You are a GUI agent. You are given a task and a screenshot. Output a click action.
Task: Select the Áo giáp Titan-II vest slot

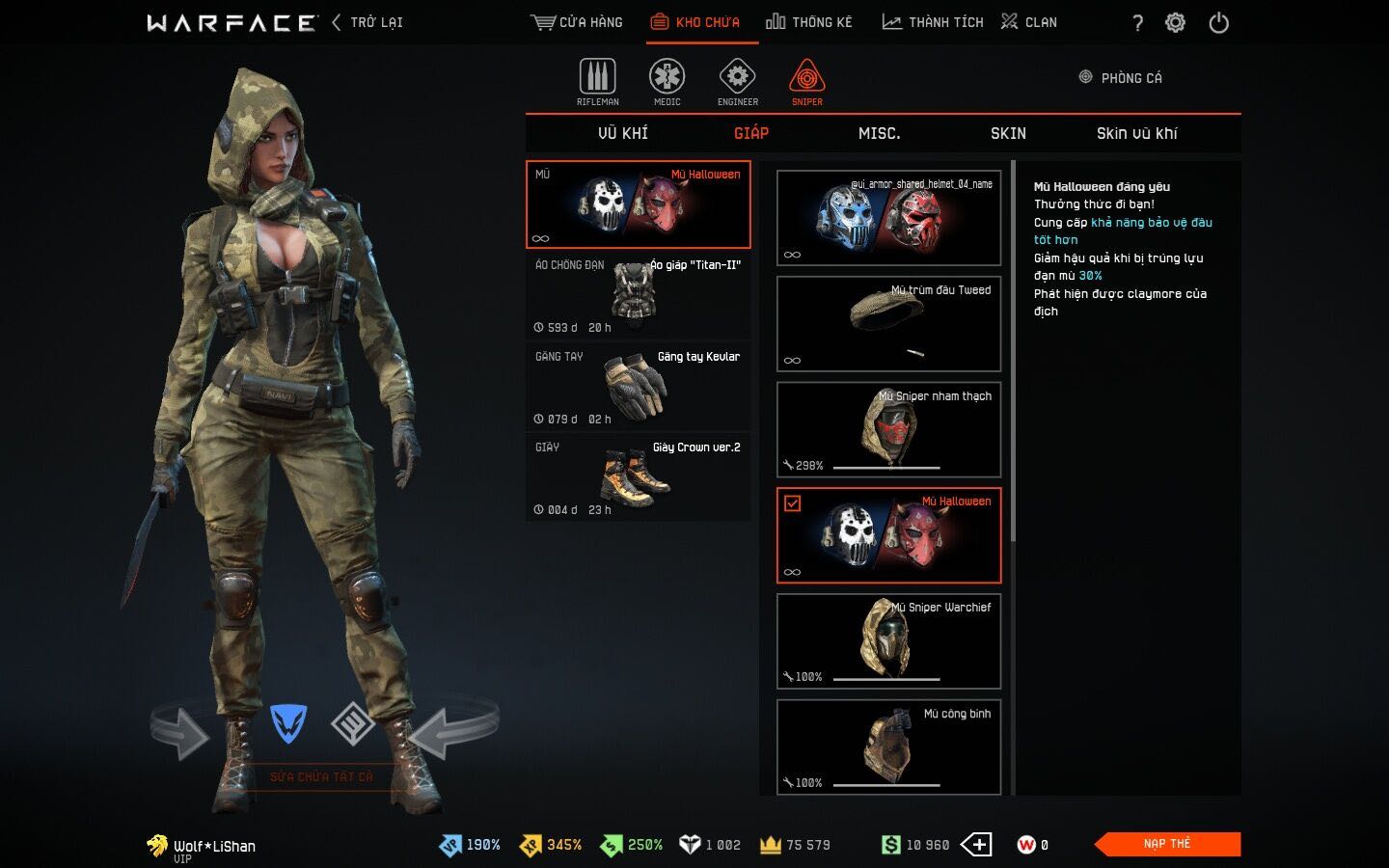click(638, 295)
